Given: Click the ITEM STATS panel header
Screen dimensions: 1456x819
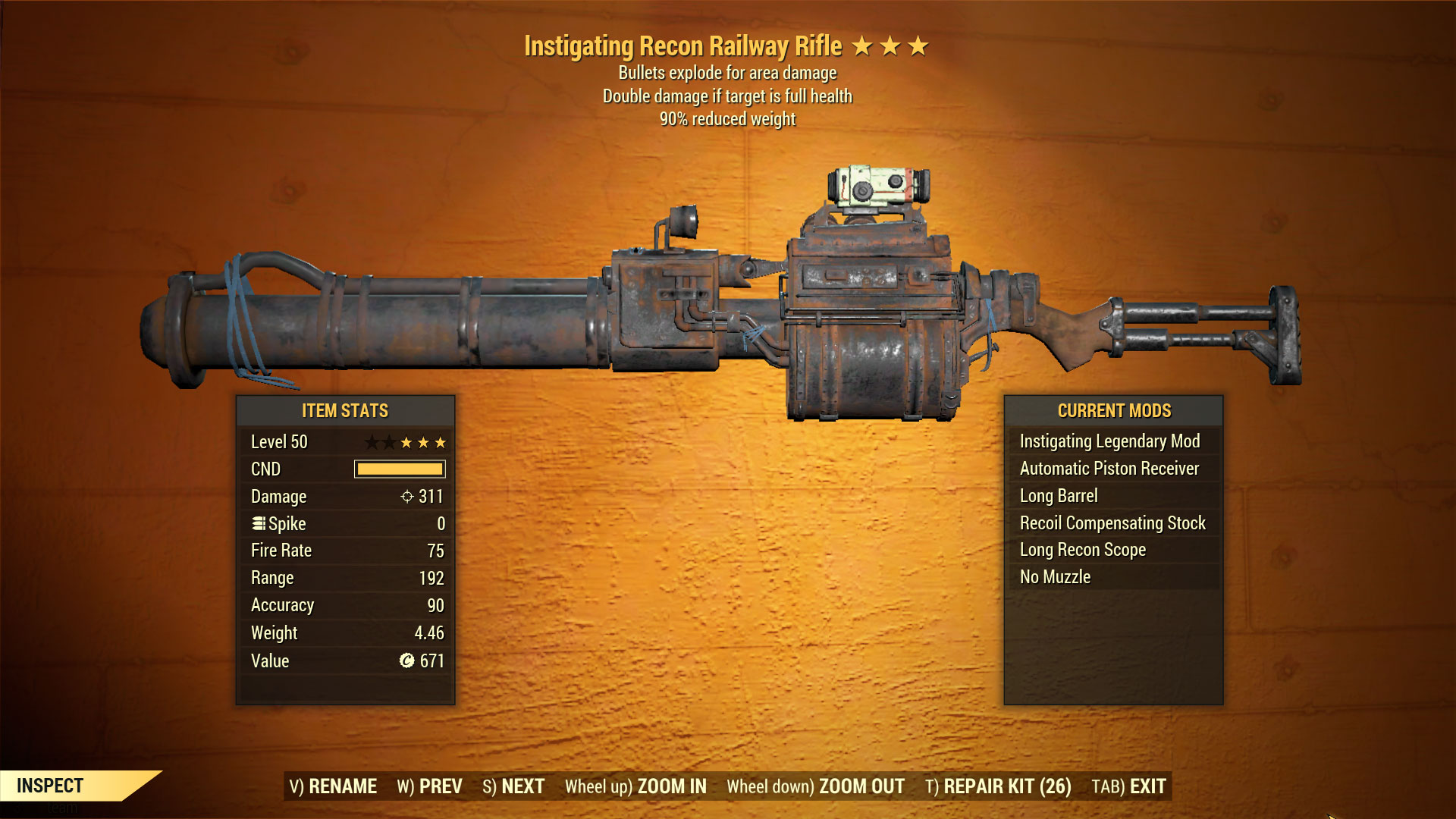Looking at the screenshot, I should pyautogui.click(x=344, y=410).
